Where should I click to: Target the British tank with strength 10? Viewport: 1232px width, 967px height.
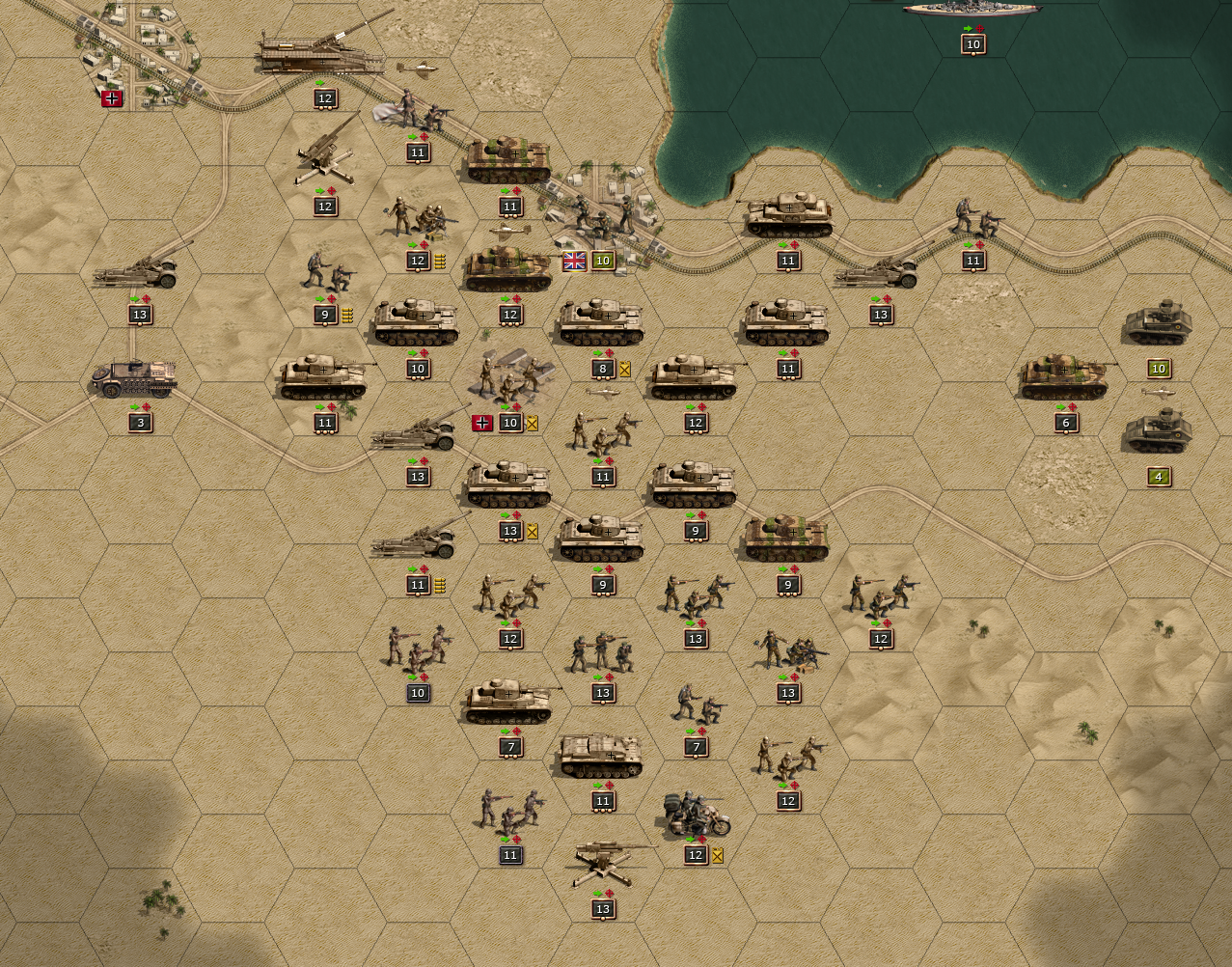coord(1158,324)
